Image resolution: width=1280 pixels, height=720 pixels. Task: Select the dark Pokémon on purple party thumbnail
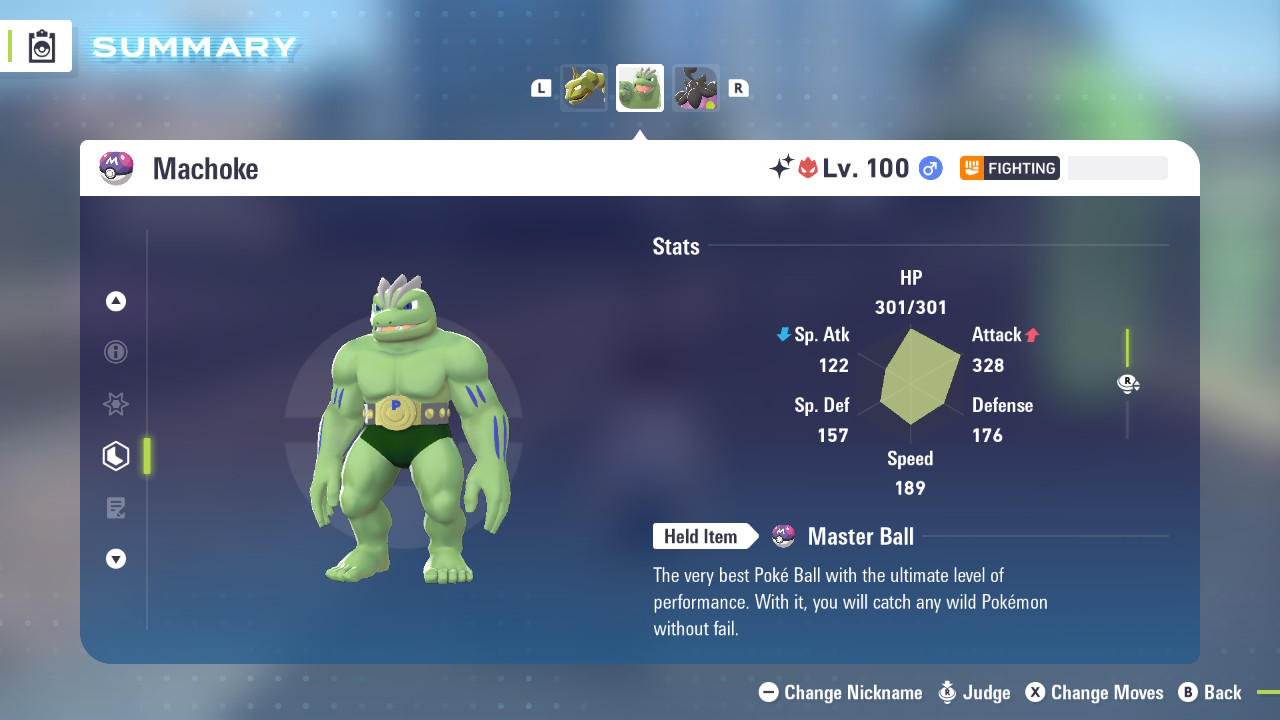(x=696, y=88)
